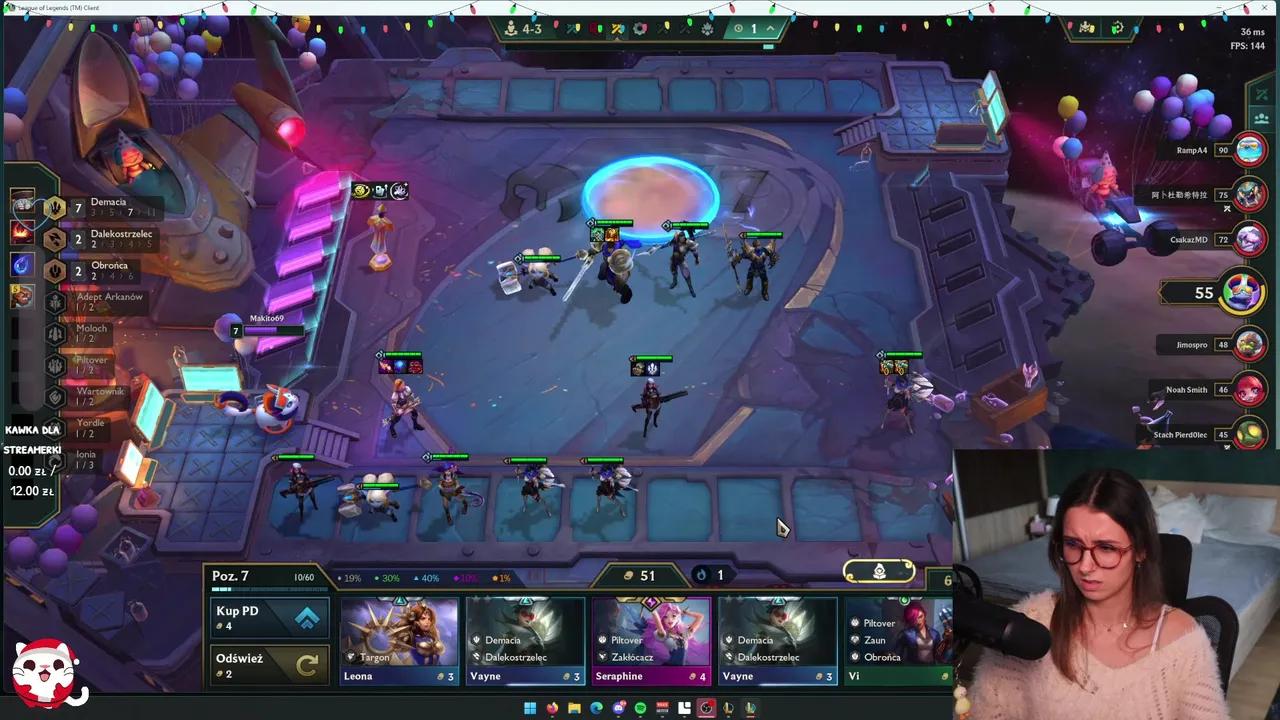Click RampA4's portrait on the leaderboard
The height and width of the screenshot is (720, 1280).
[1250, 149]
